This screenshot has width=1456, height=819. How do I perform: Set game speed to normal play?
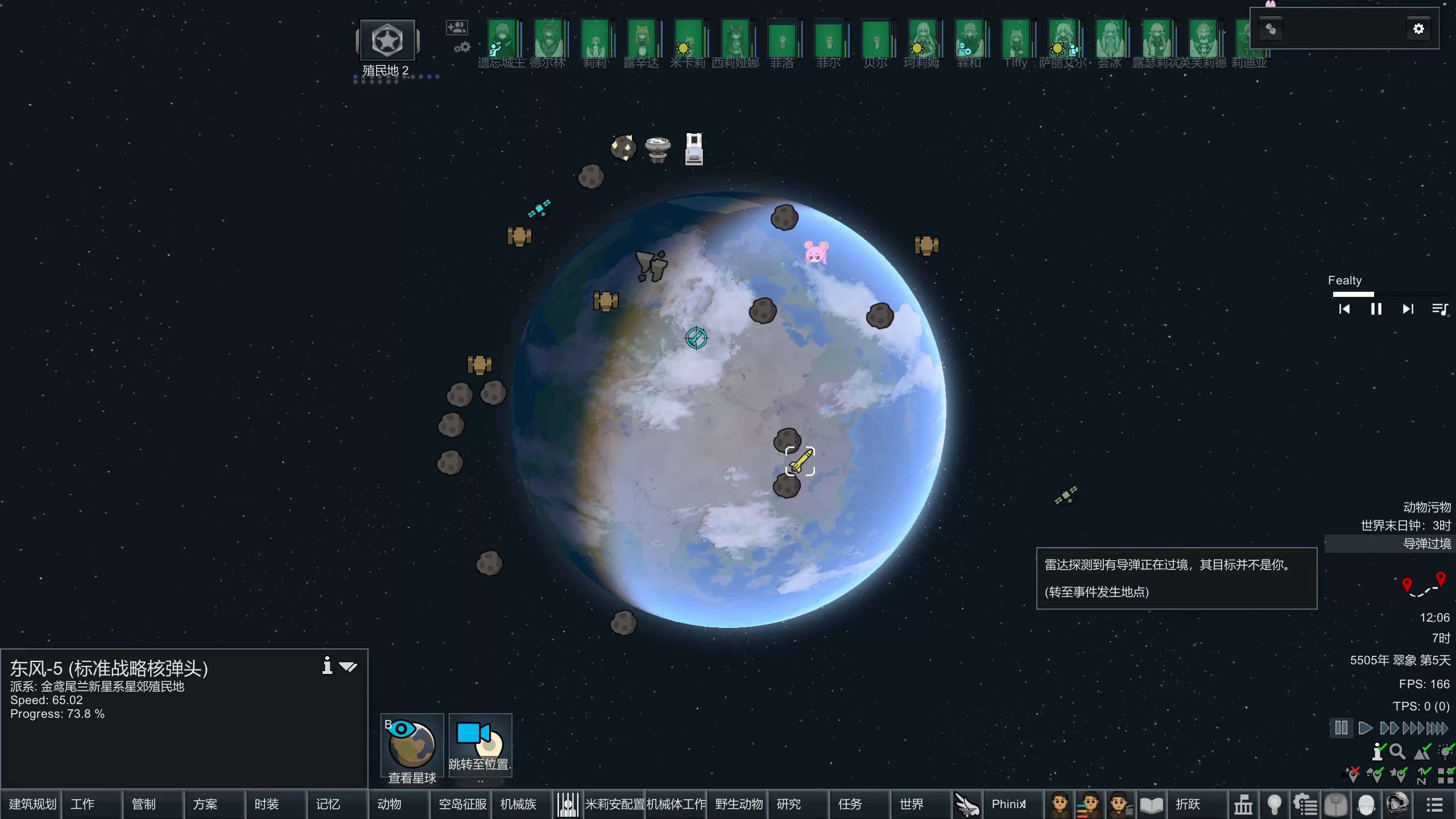[1364, 728]
